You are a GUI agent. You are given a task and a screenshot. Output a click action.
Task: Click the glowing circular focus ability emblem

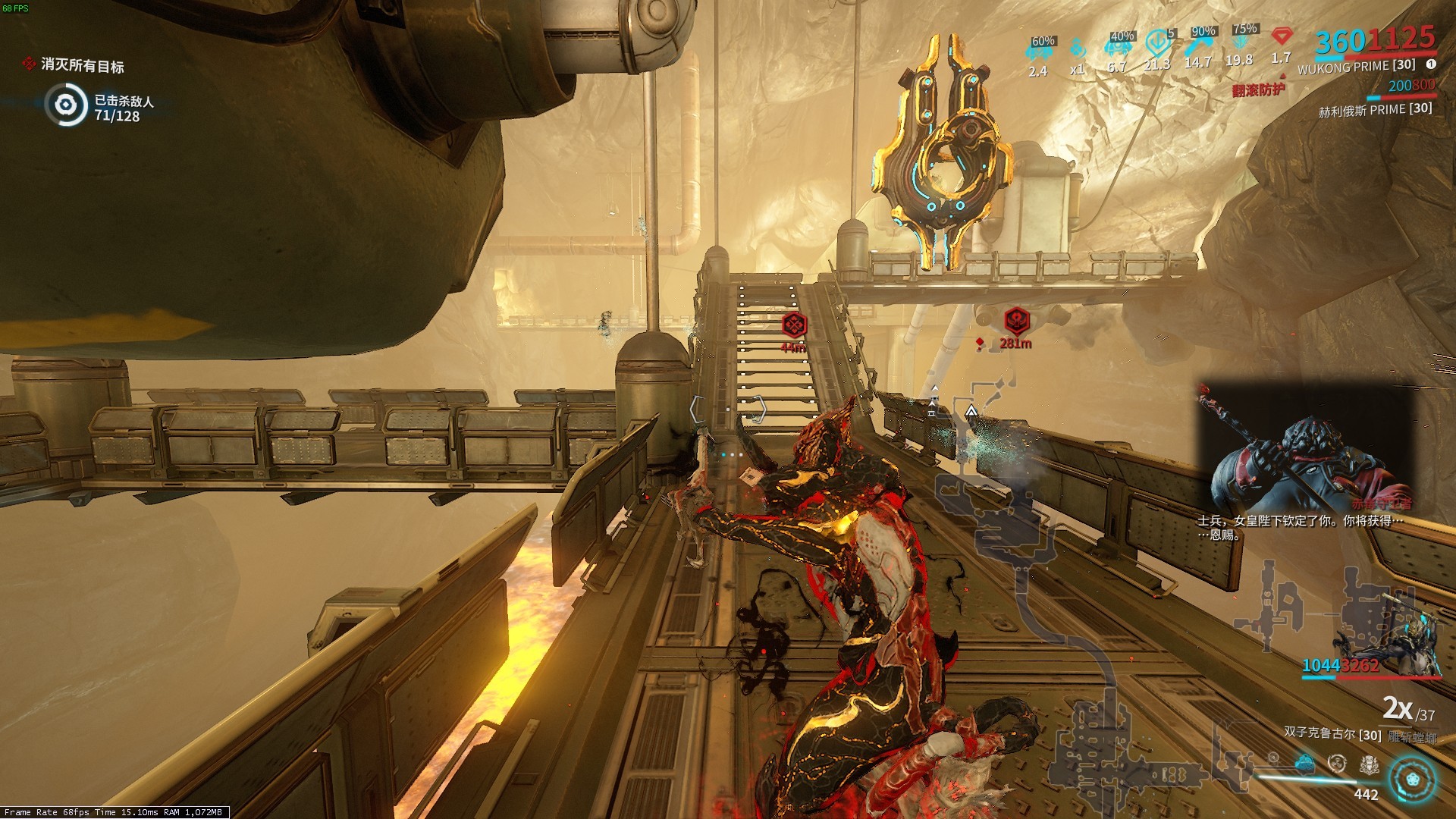pyautogui.click(x=1412, y=780)
